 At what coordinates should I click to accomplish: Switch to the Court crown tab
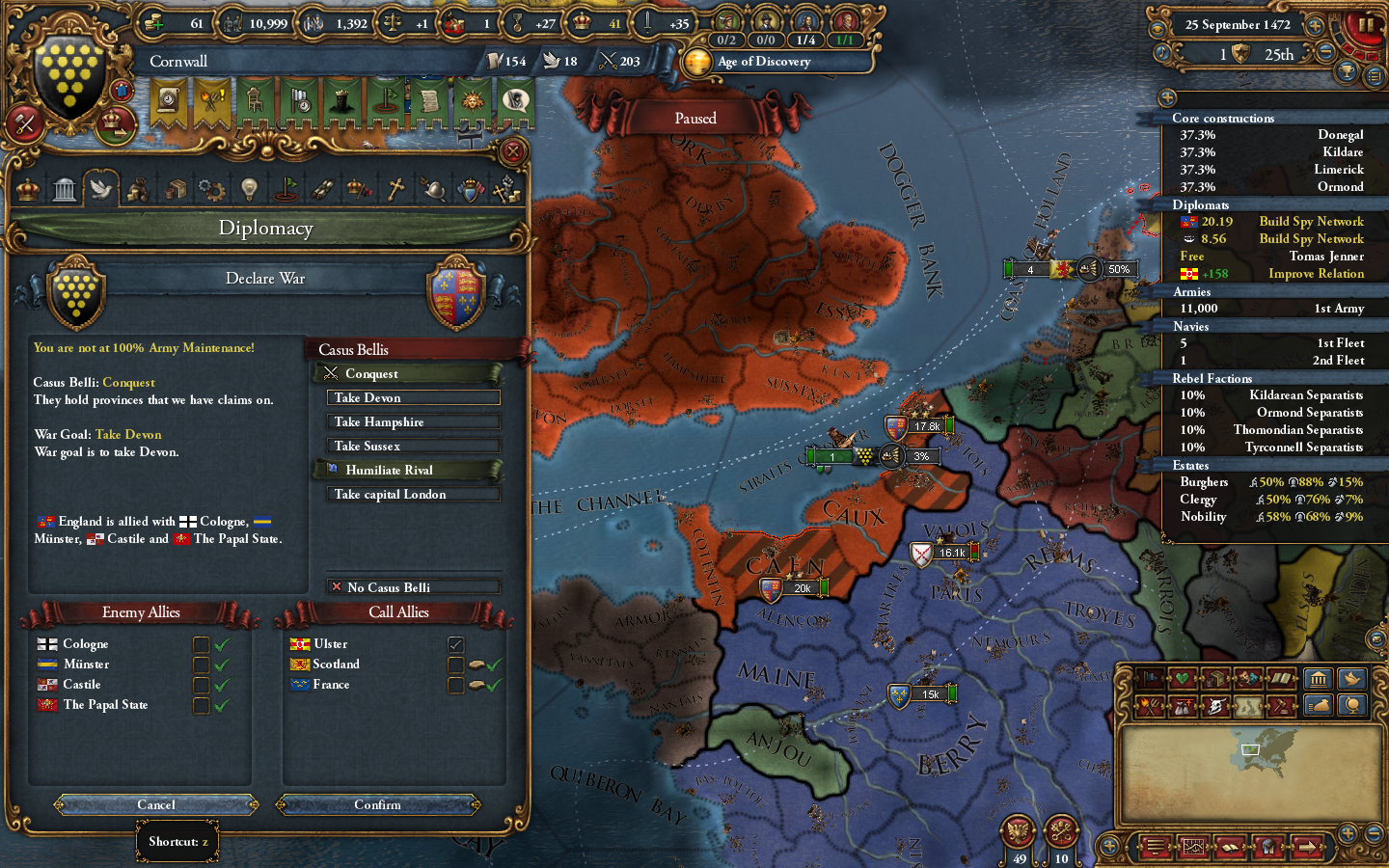point(27,188)
